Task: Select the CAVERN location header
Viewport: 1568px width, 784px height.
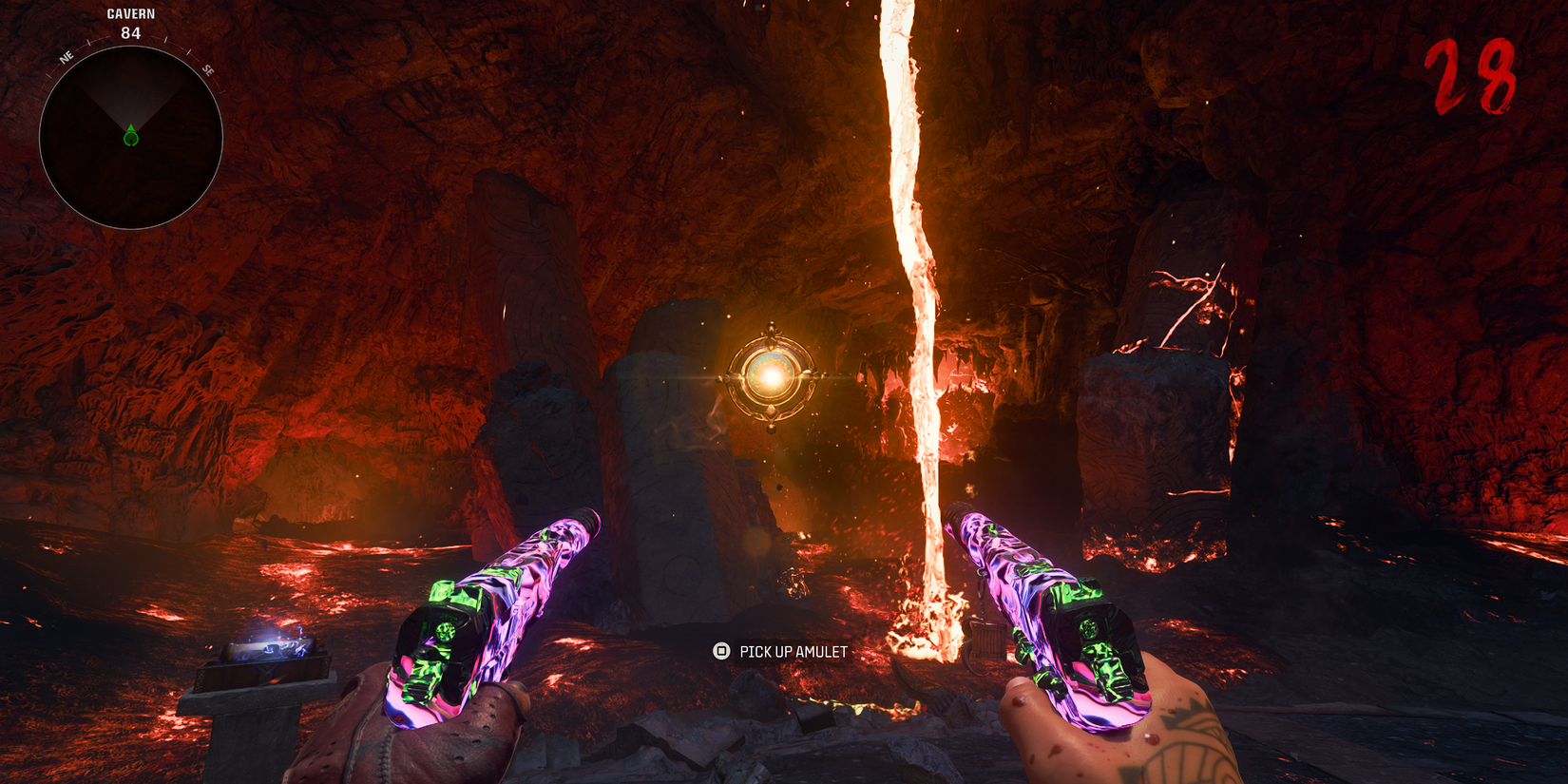Action: (130, 13)
